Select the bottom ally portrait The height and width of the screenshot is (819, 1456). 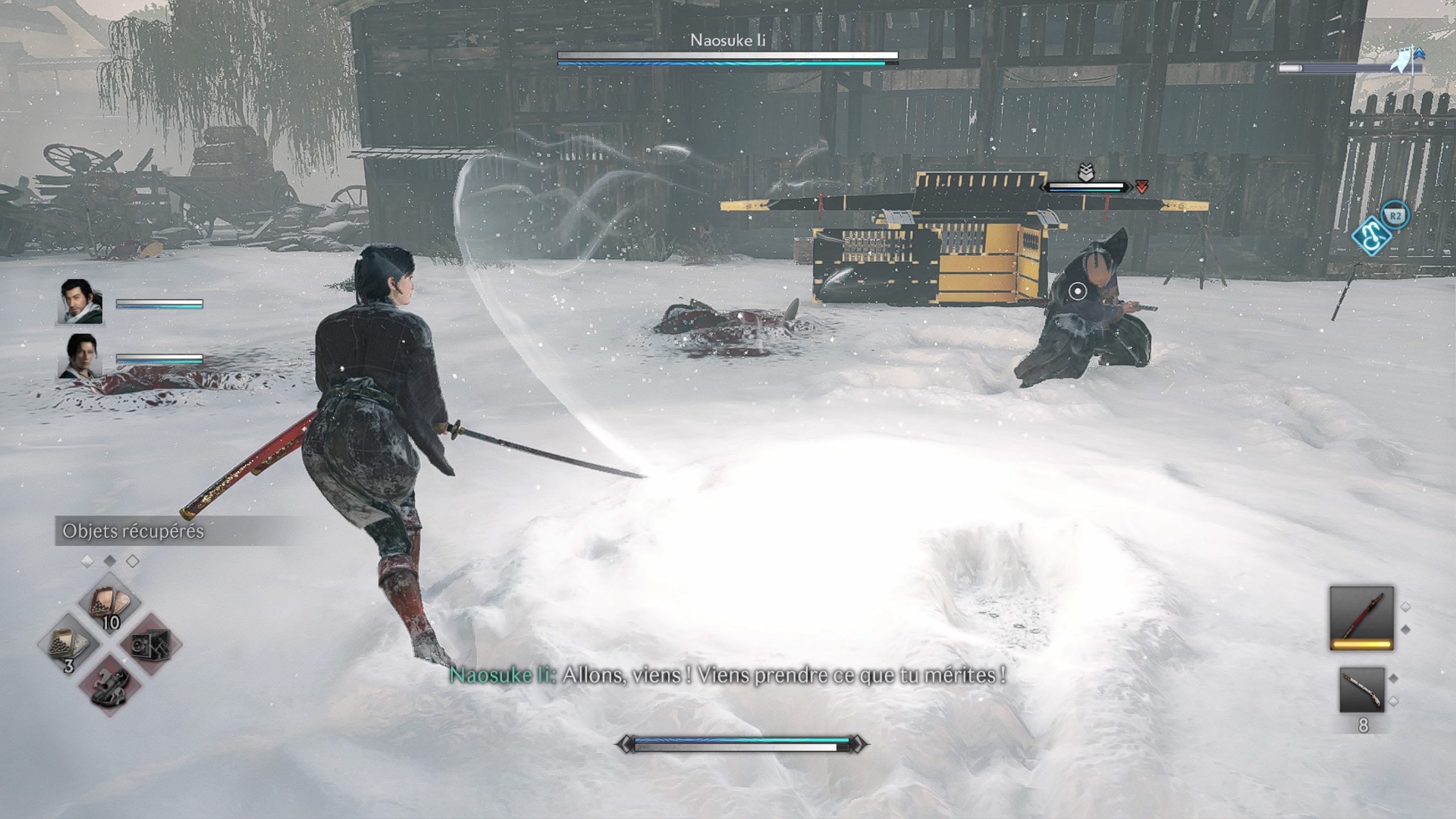coord(80,357)
